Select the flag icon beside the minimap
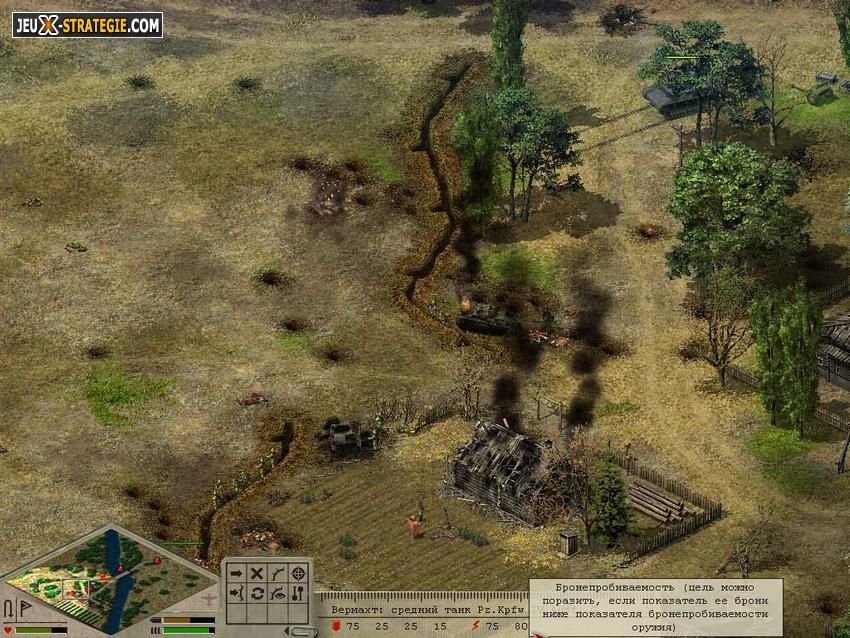 pyautogui.click(x=24, y=607)
